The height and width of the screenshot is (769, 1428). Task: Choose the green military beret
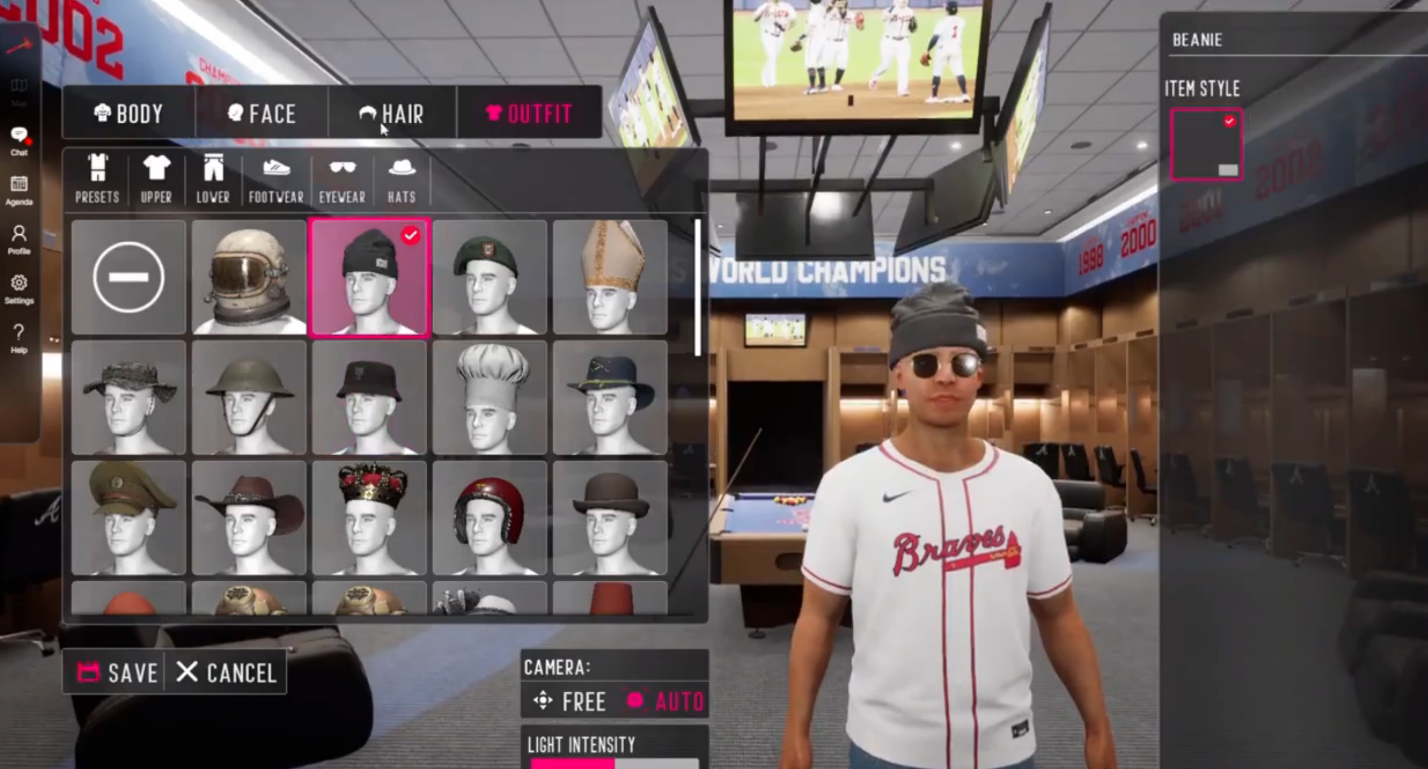489,277
